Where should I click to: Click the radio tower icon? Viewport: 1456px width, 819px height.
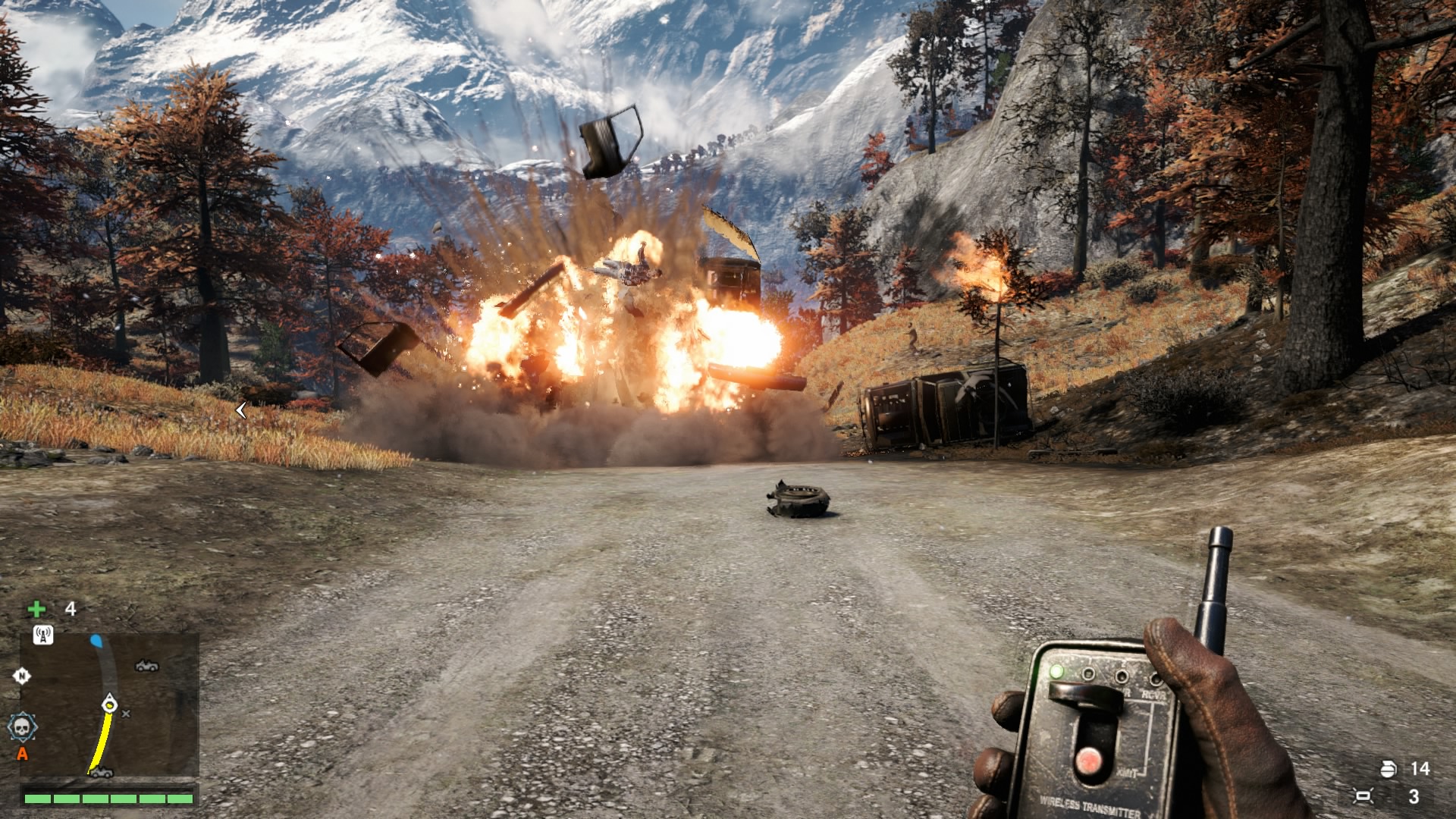[x=42, y=635]
